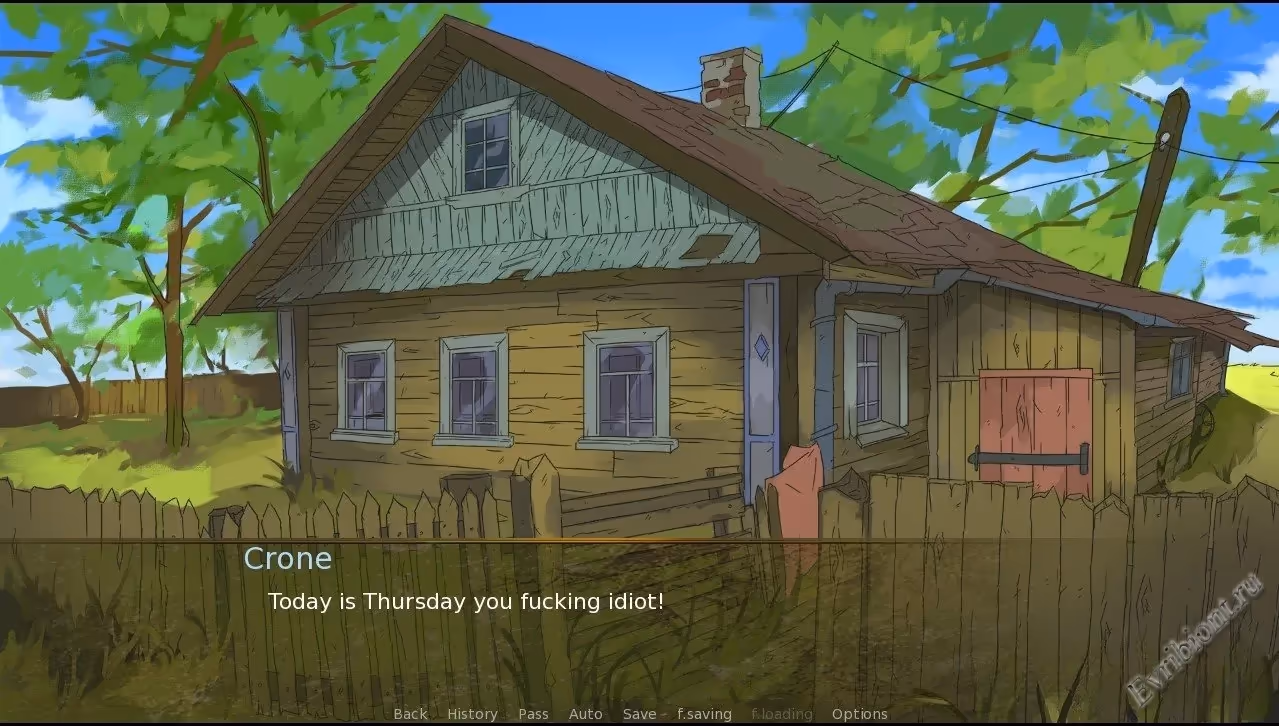Open the Save menu
This screenshot has height=726, width=1279.
tap(639, 714)
